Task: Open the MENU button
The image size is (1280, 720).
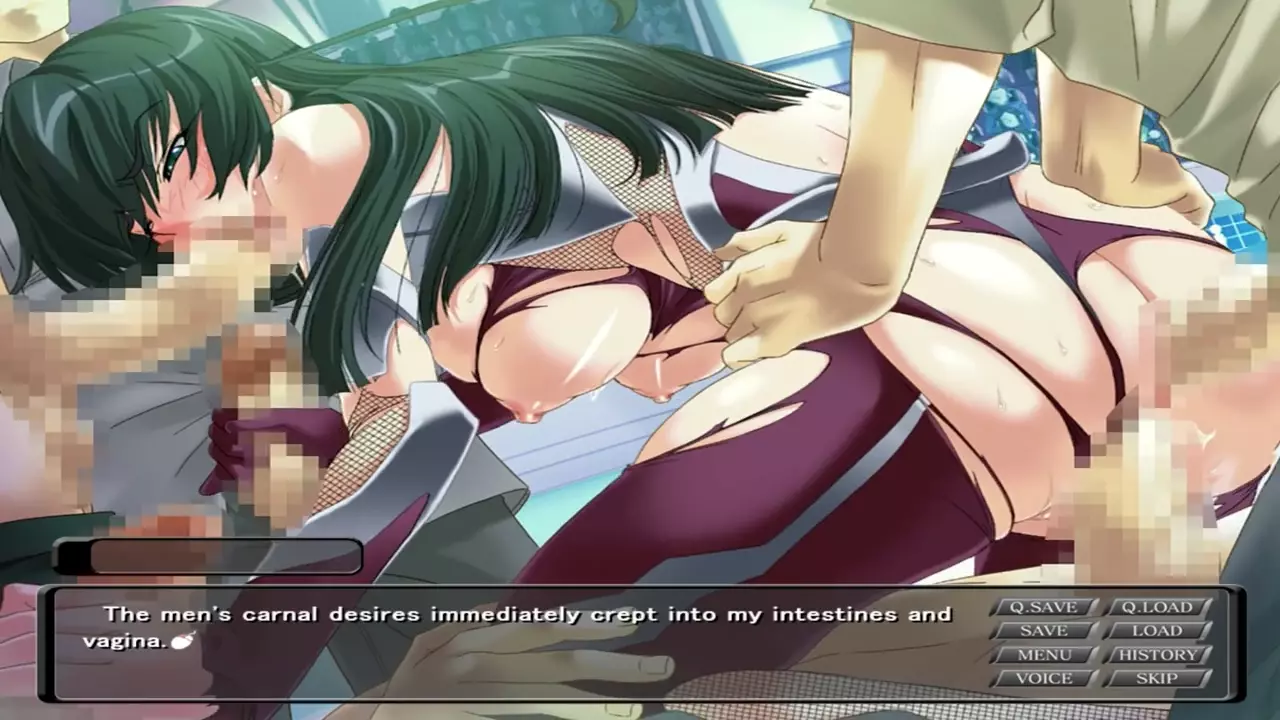Action: pyautogui.click(x=1043, y=655)
